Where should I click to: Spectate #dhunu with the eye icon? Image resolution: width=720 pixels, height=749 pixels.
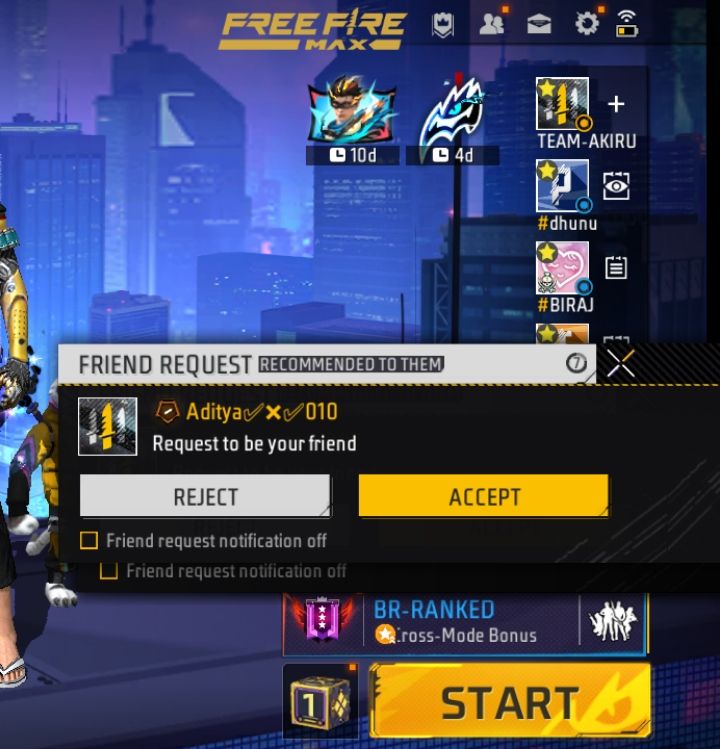616,186
